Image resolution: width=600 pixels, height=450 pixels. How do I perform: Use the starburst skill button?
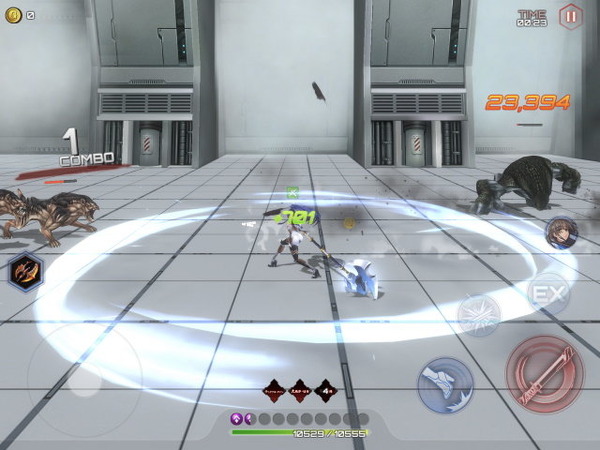[479, 315]
